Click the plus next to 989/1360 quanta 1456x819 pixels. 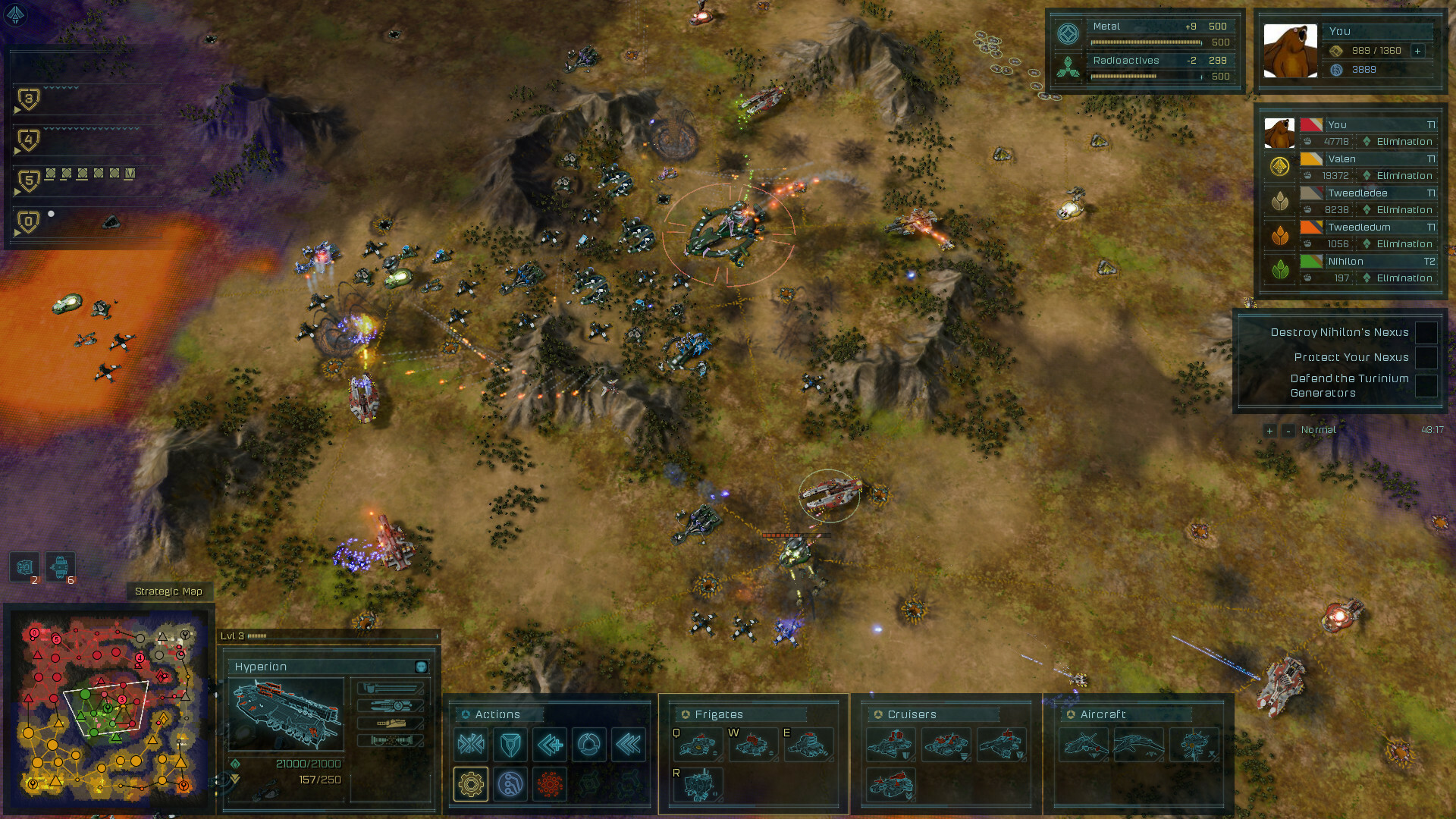1417,52
